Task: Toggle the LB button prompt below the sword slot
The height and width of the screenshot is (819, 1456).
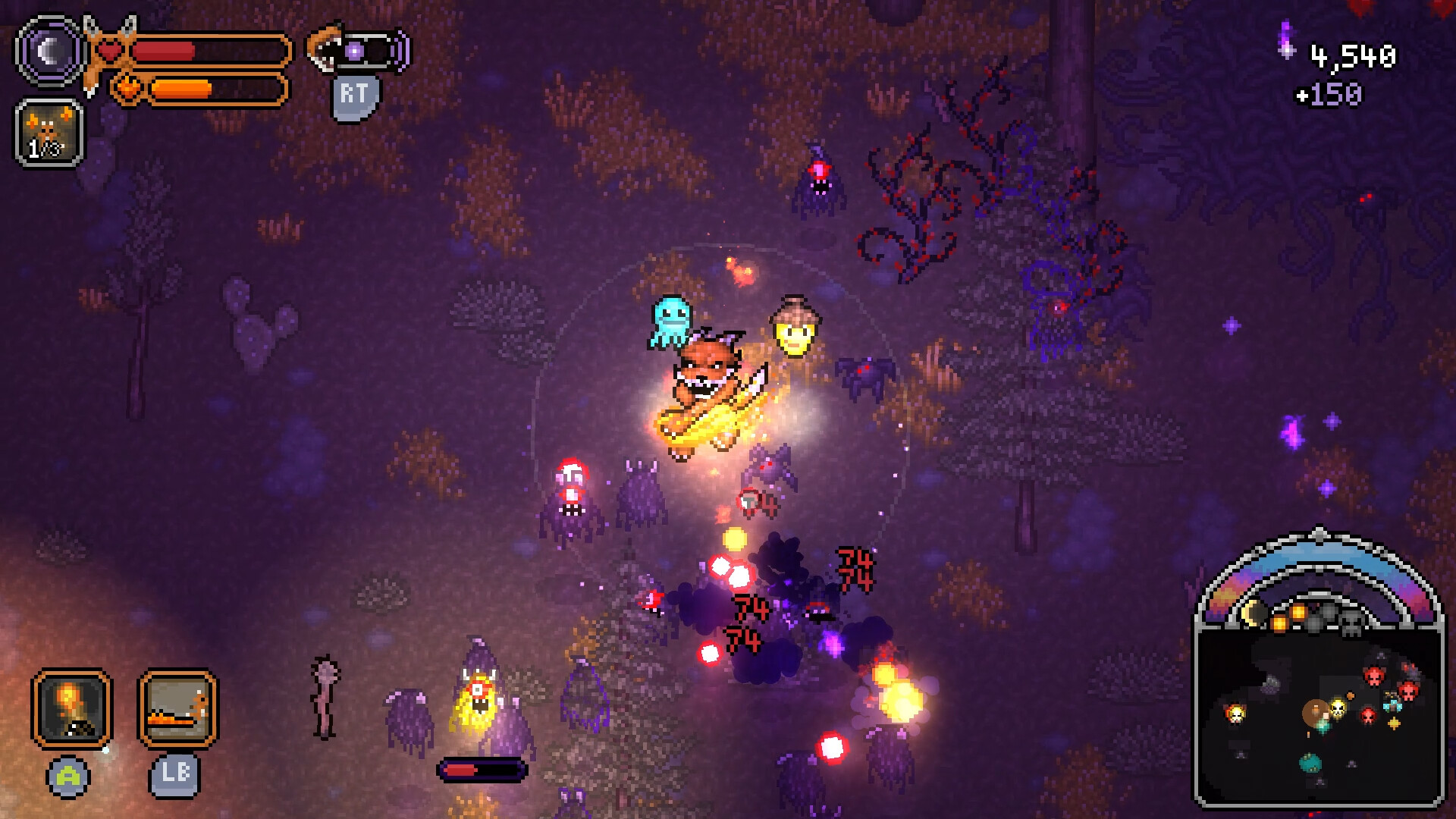Action: click(174, 776)
